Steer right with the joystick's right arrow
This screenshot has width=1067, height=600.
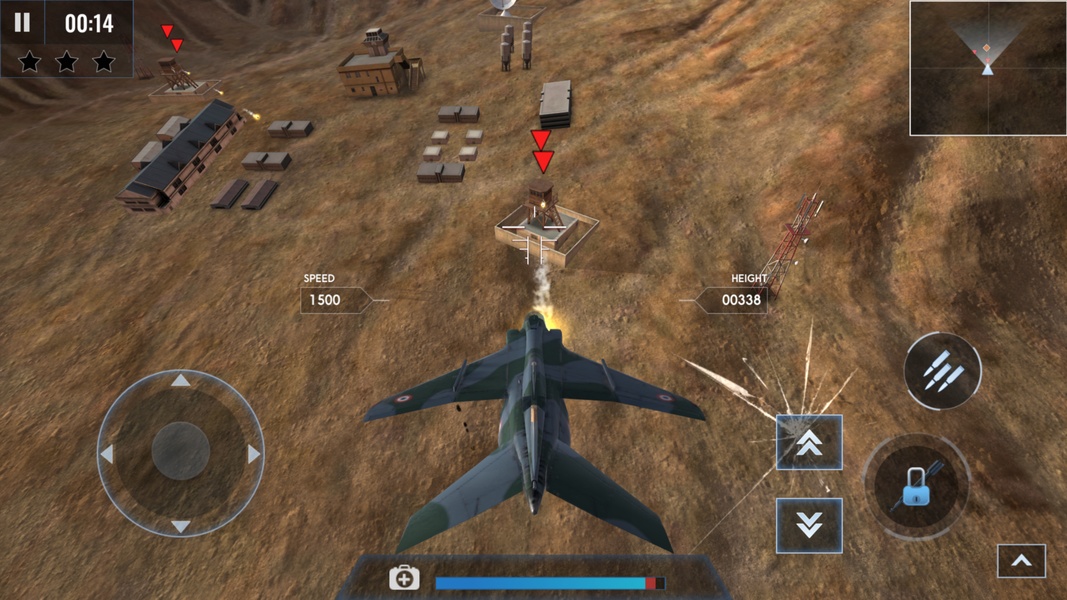pos(254,454)
